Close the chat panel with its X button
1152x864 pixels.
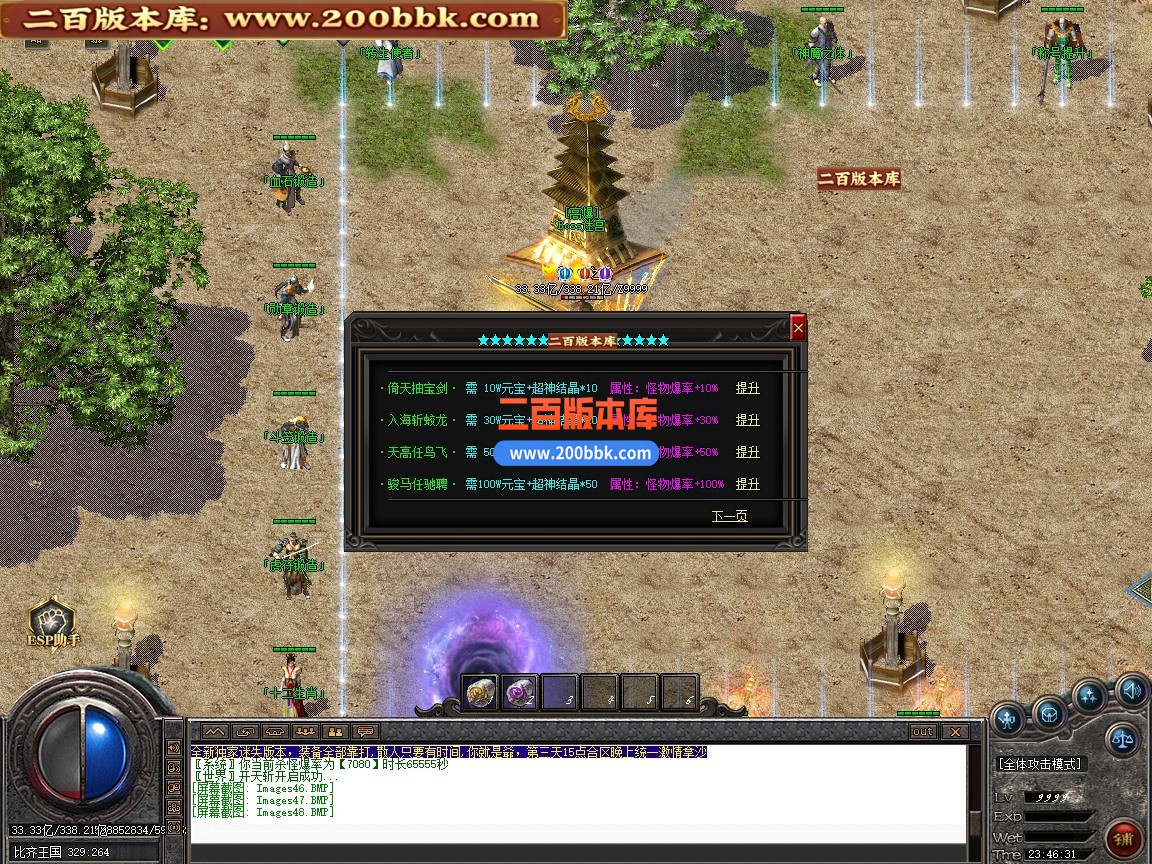[953, 732]
